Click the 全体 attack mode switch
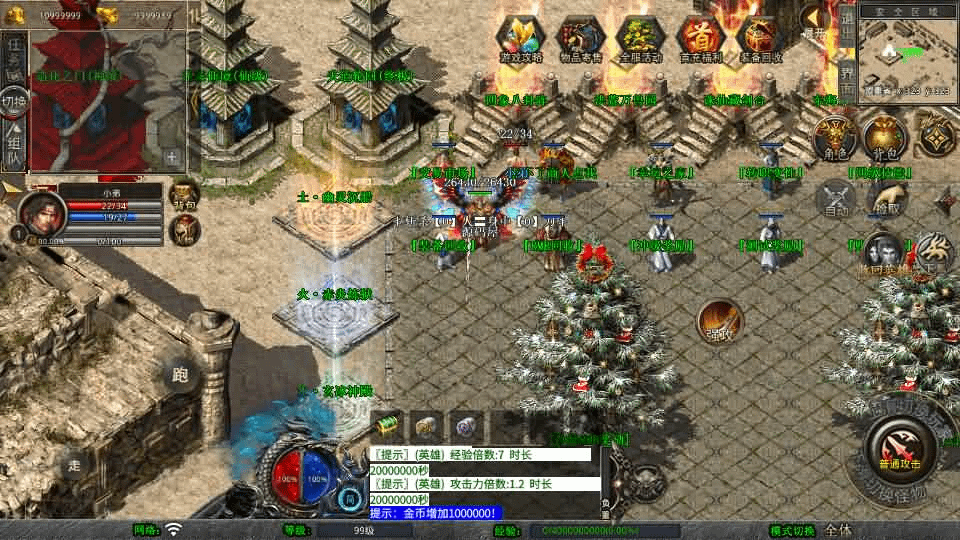 tap(839, 530)
